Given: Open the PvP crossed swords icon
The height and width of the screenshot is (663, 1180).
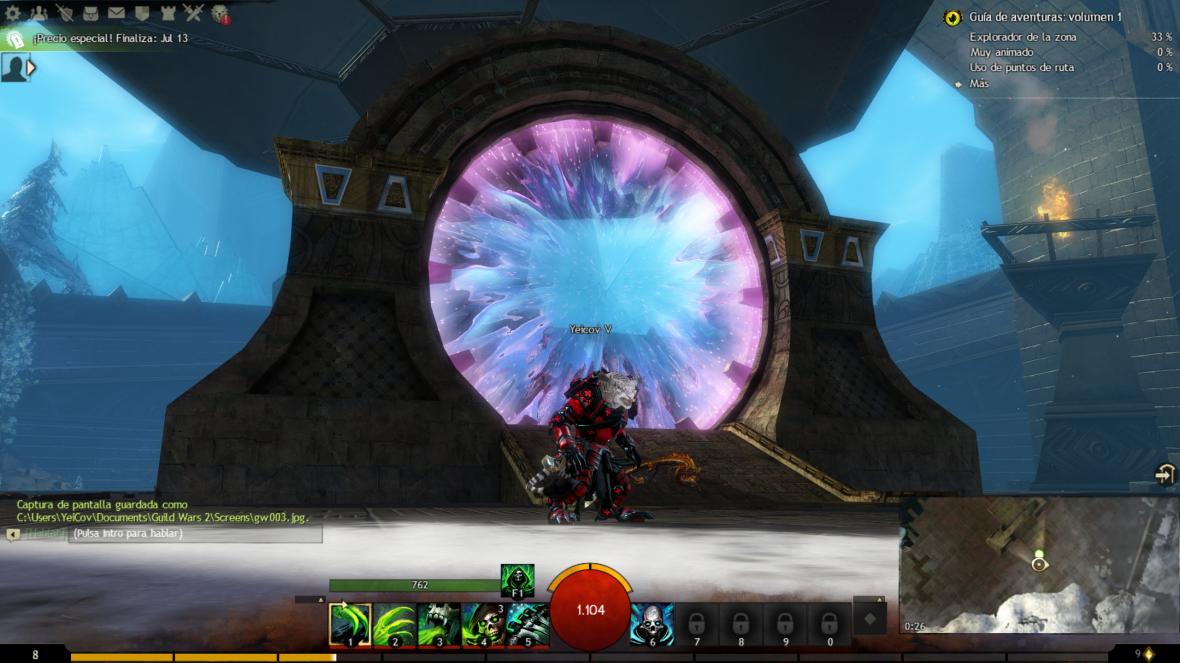Looking at the screenshot, I should (x=194, y=13).
